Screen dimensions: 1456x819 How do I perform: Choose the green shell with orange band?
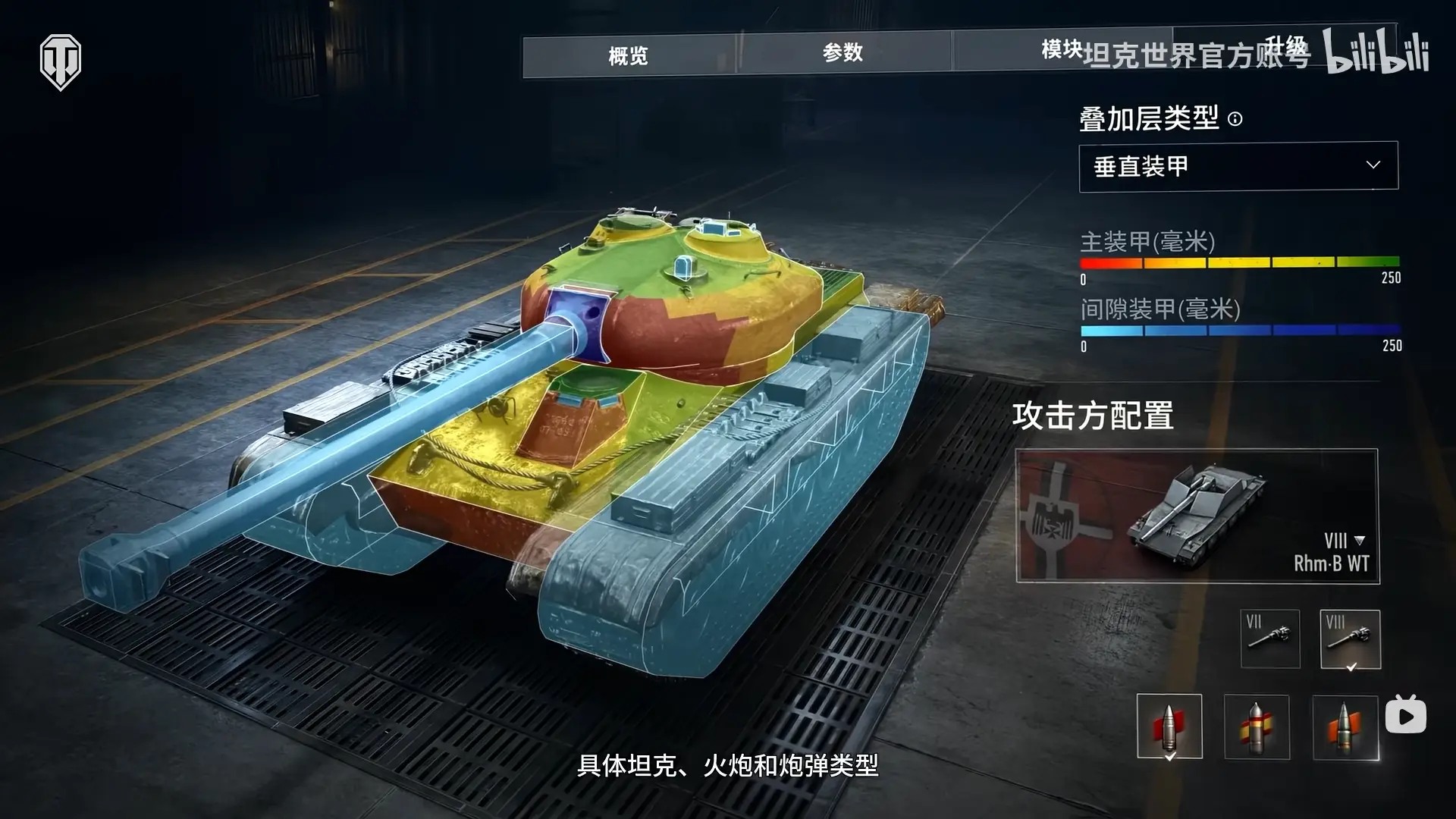pyautogui.click(x=1345, y=726)
